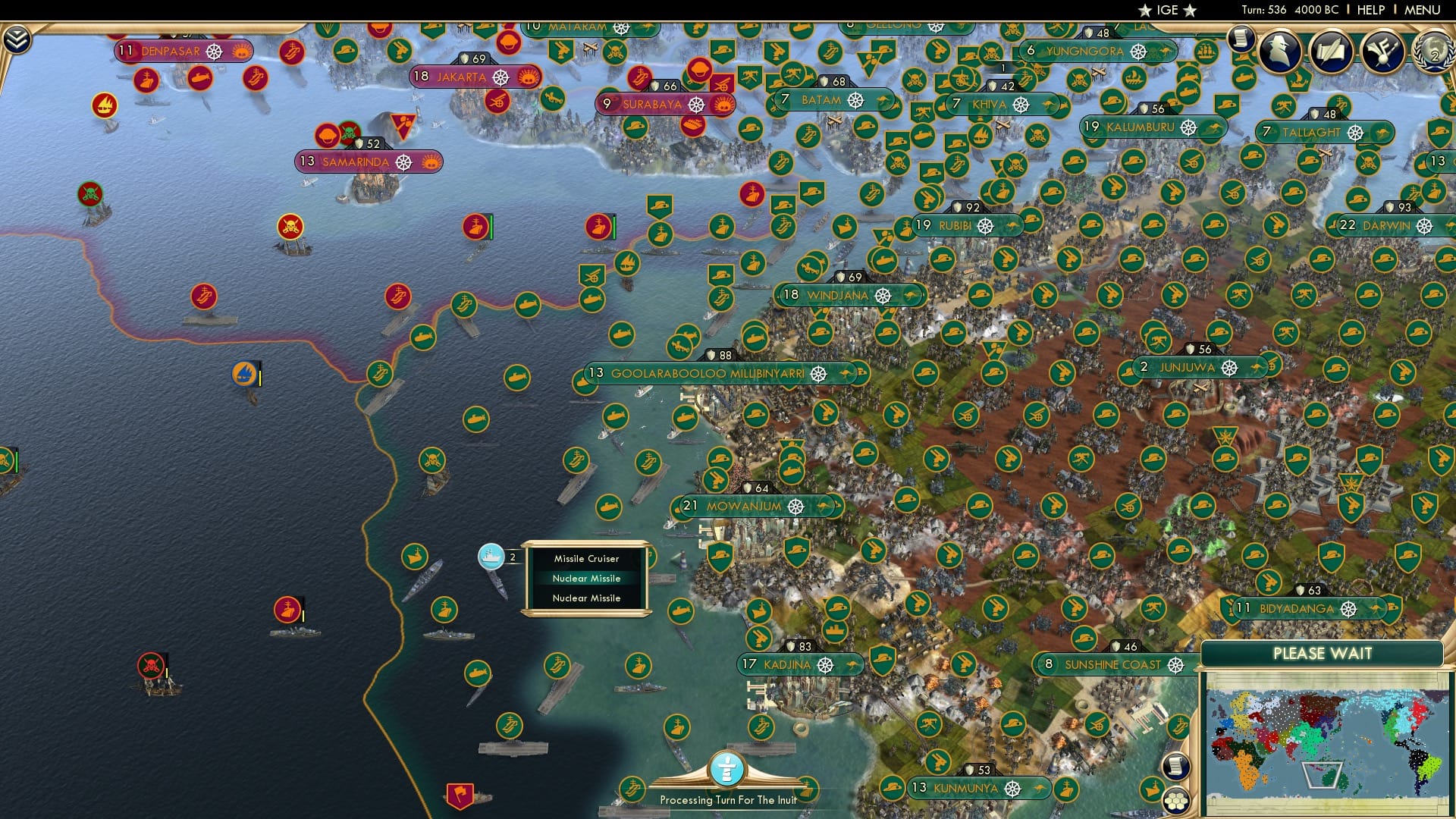Open the Espionage overview spy icon

pos(1280,52)
